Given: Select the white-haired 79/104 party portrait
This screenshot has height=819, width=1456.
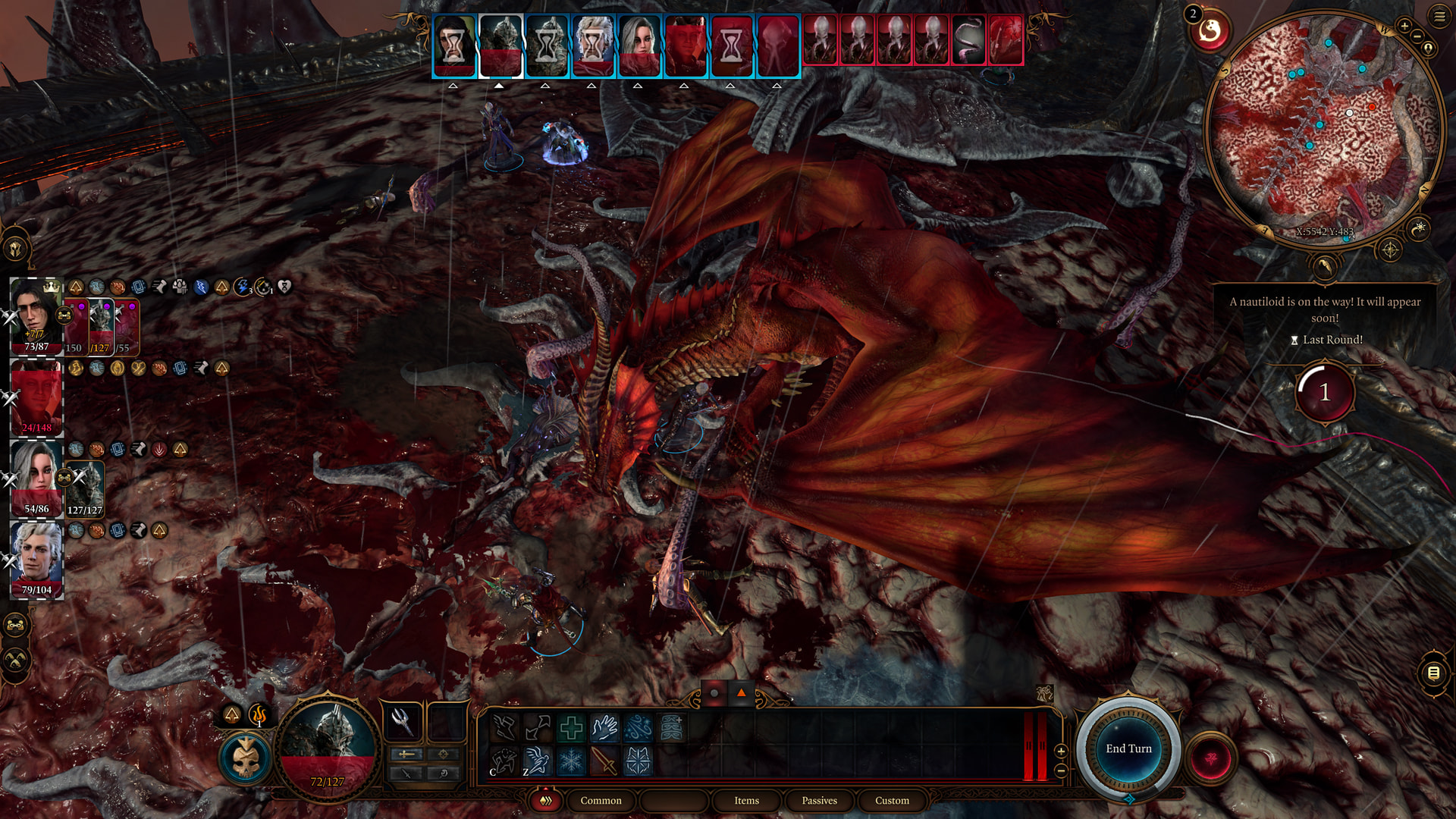Looking at the screenshot, I should tap(36, 560).
